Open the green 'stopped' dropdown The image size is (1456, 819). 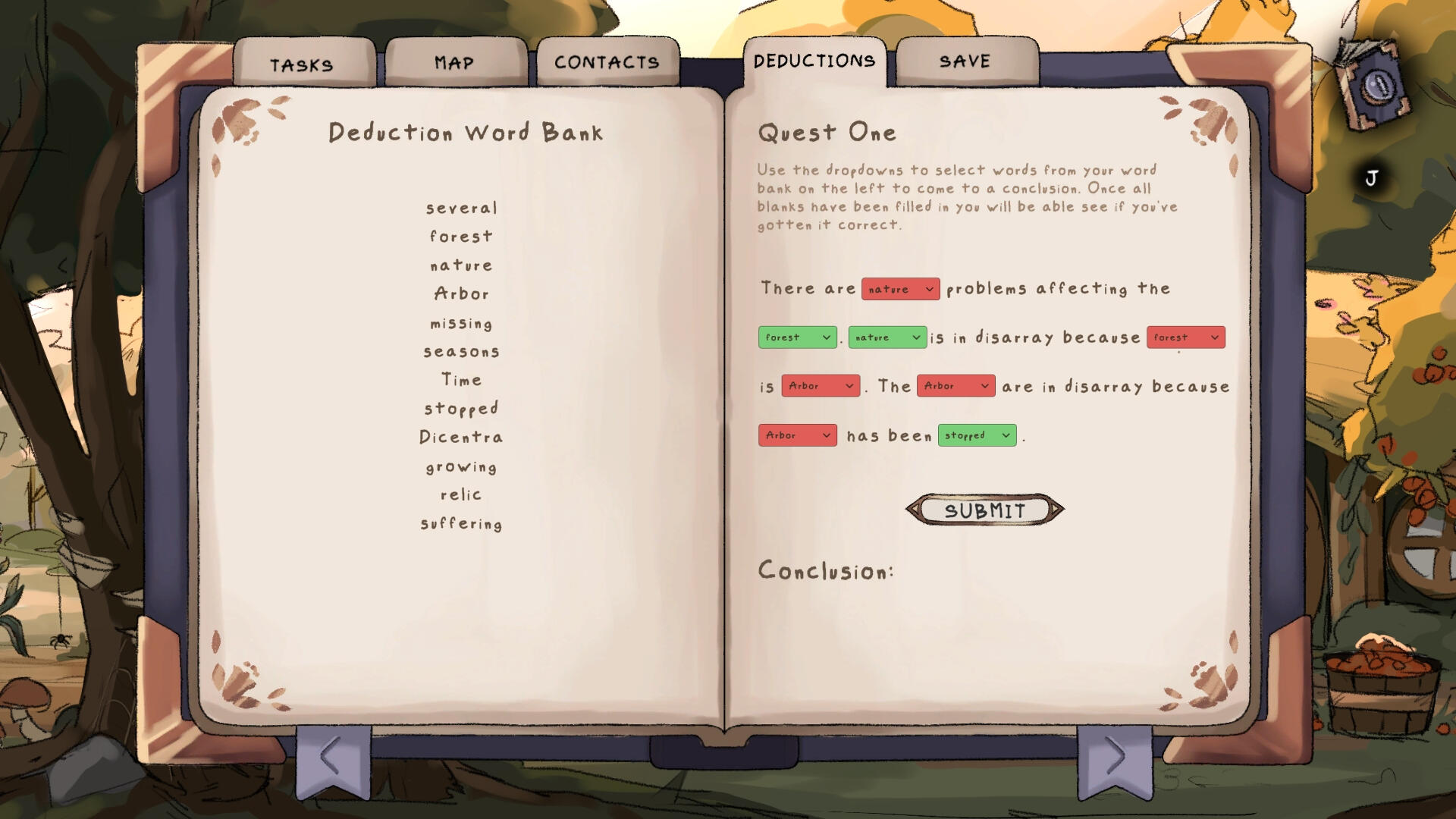tap(977, 435)
